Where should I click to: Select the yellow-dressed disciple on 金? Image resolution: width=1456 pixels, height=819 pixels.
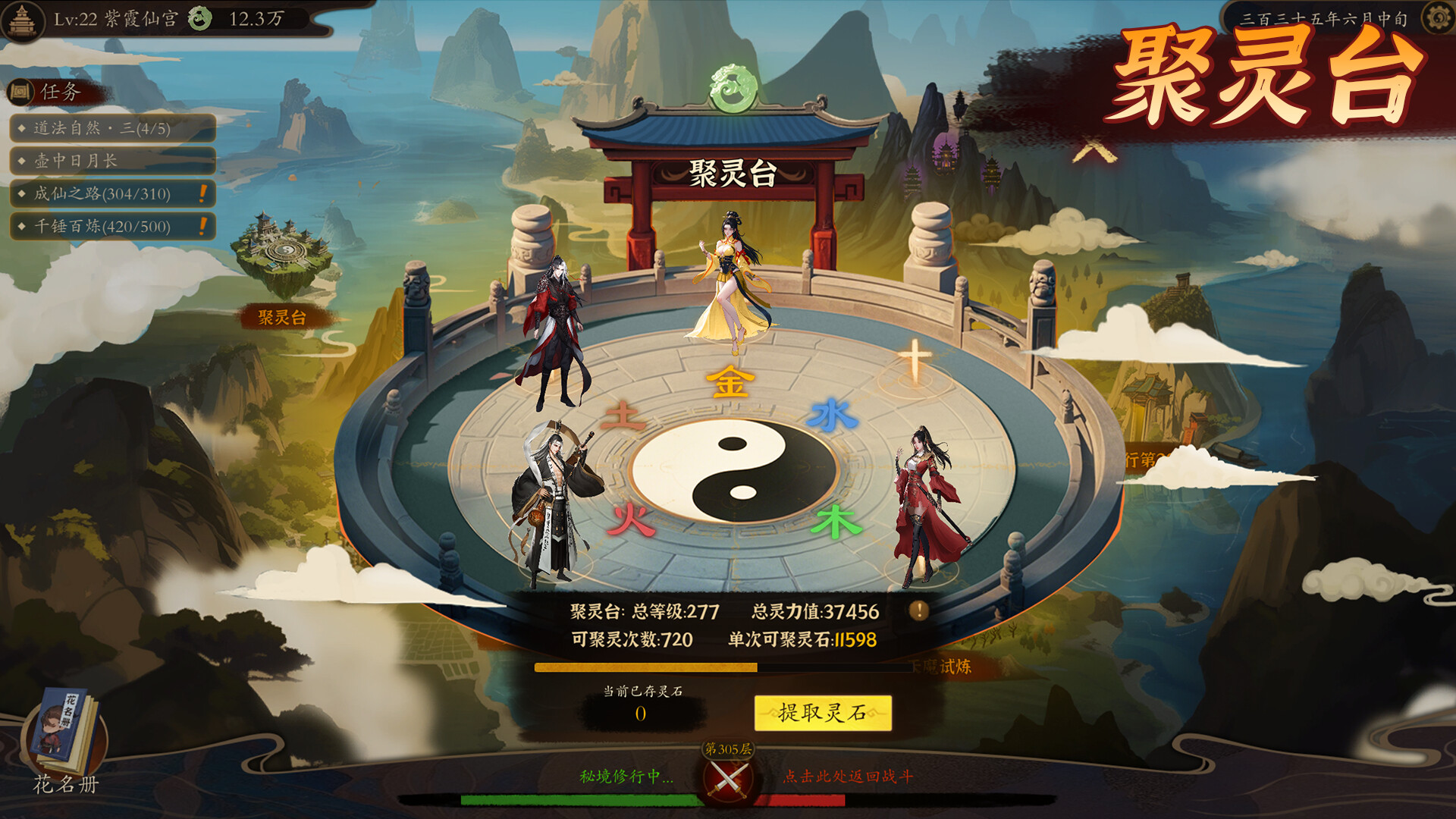click(732, 284)
